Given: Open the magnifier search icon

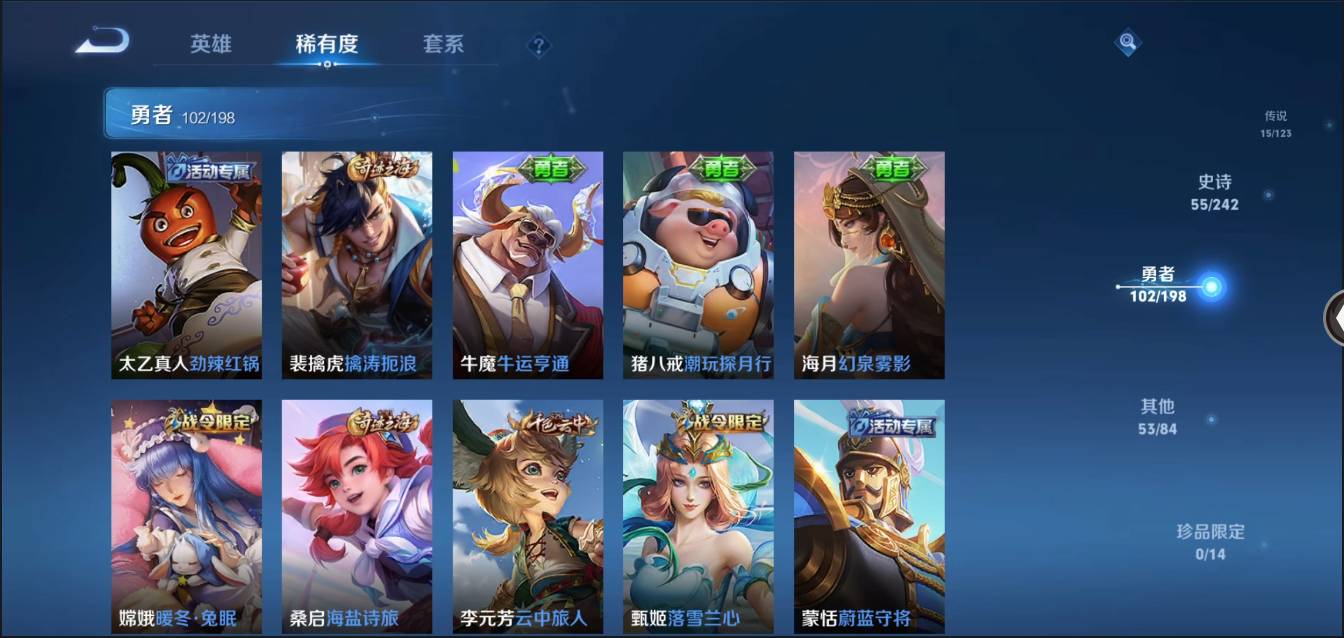Looking at the screenshot, I should pyautogui.click(x=1127, y=42).
